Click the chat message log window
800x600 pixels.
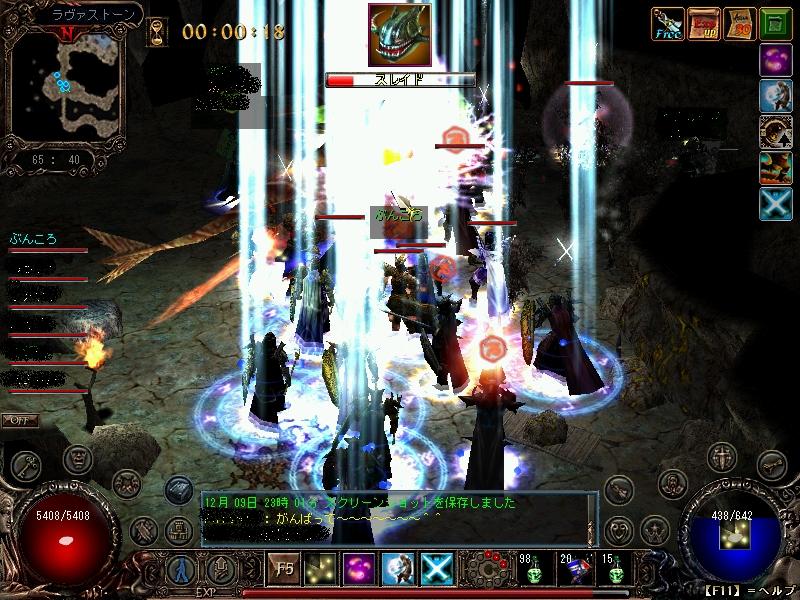(398, 517)
